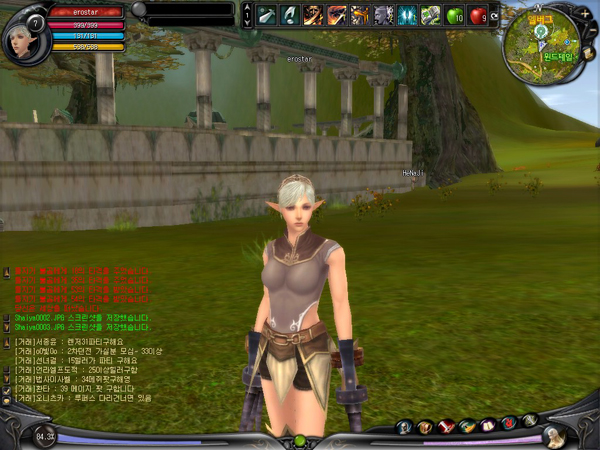Activate the first hotbar skill with the white blade

(266, 14)
